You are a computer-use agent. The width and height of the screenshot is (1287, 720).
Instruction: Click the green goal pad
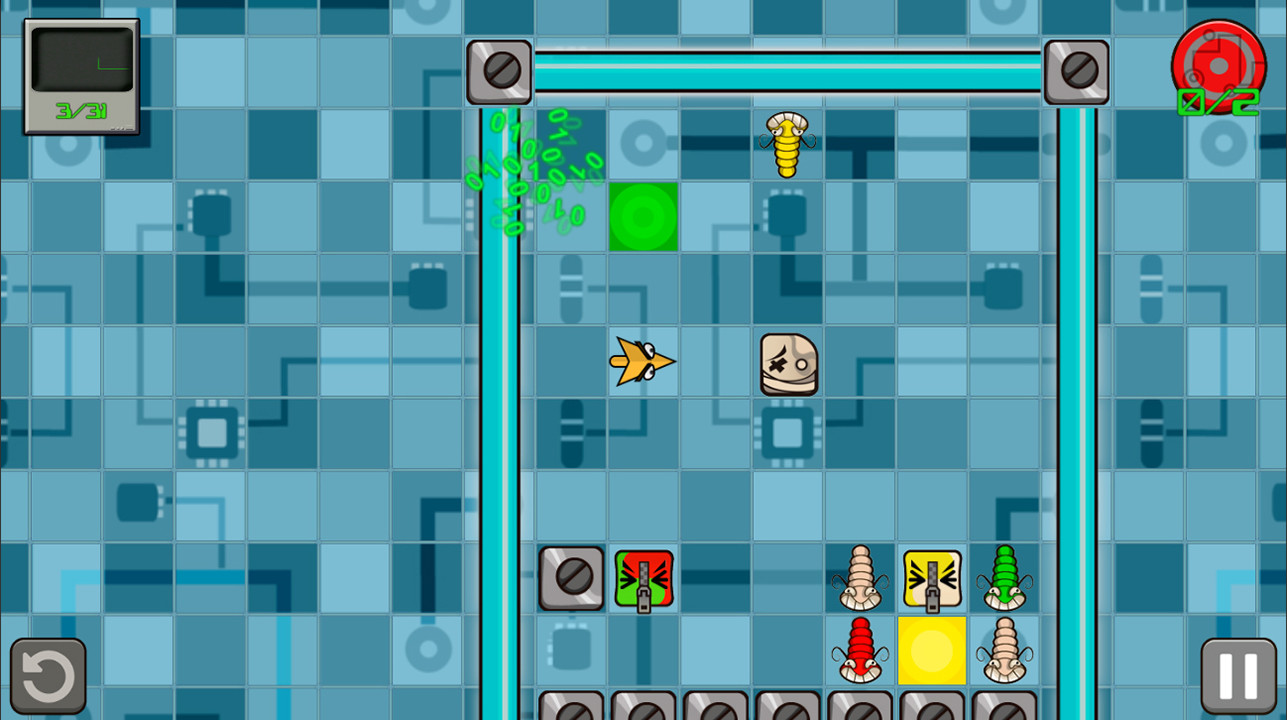tap(643, 217)
